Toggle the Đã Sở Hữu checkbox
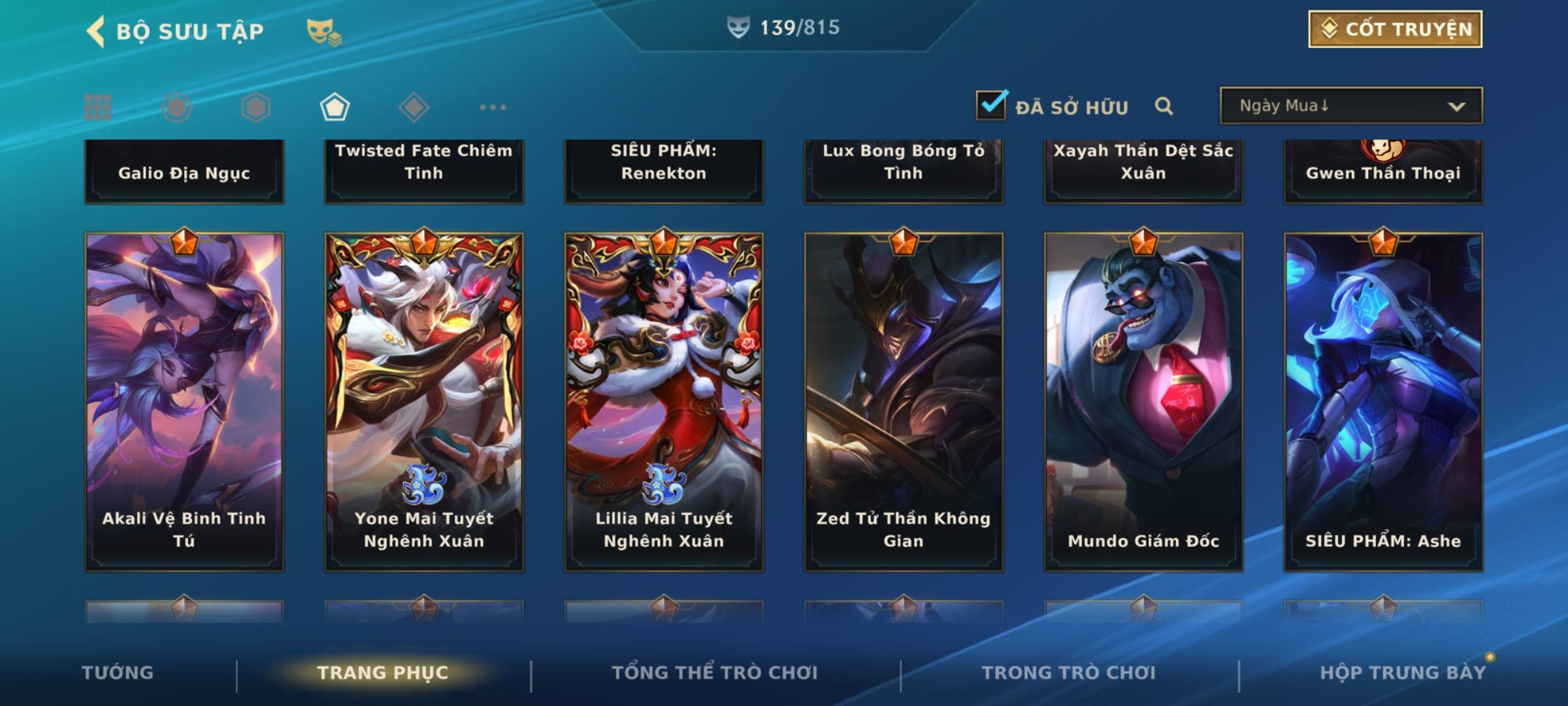Screen dimensions: 1568x706 click(x=991, y=105)
